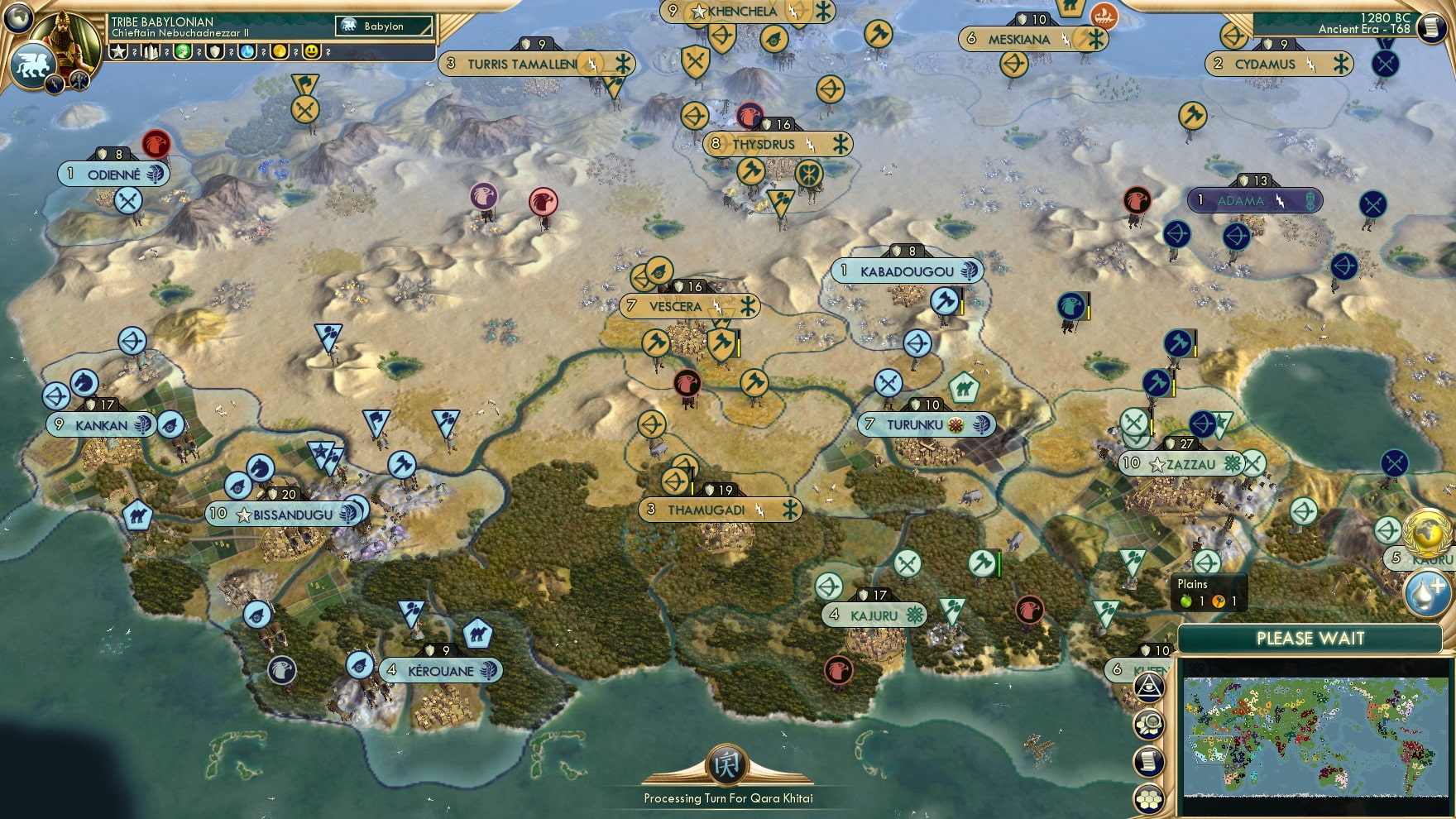Click the gold coin icon in top bar
The height and width of the screenshot is (819, 1456).
tap(278, 53)
